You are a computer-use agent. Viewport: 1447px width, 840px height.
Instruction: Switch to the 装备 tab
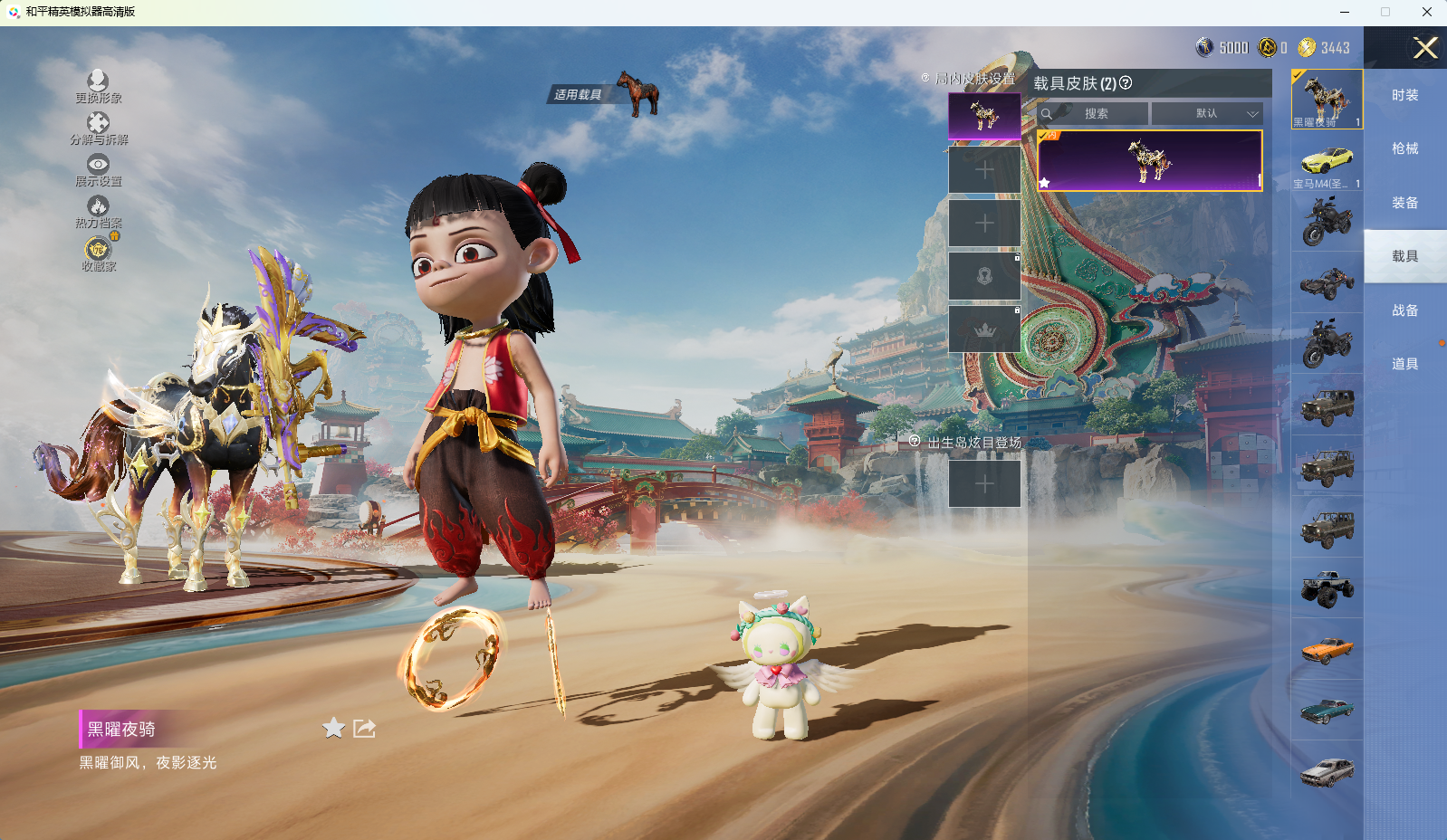[x=1404, y=203]
